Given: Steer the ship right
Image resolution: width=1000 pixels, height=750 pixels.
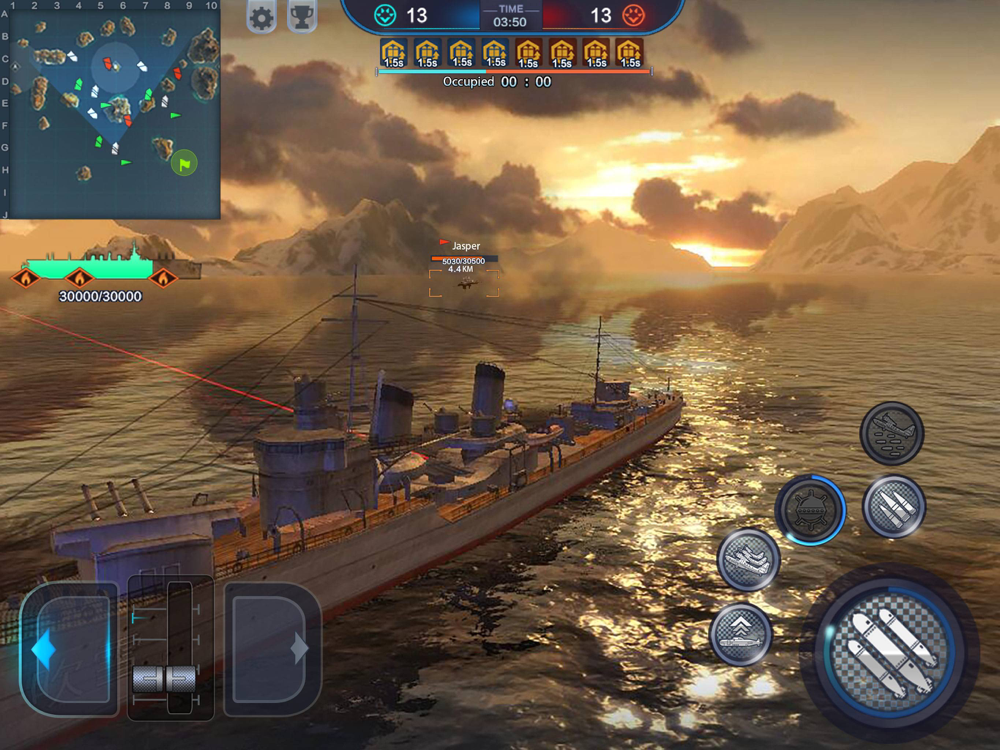Looking at the screenshot, I should (x=272, y=649).
